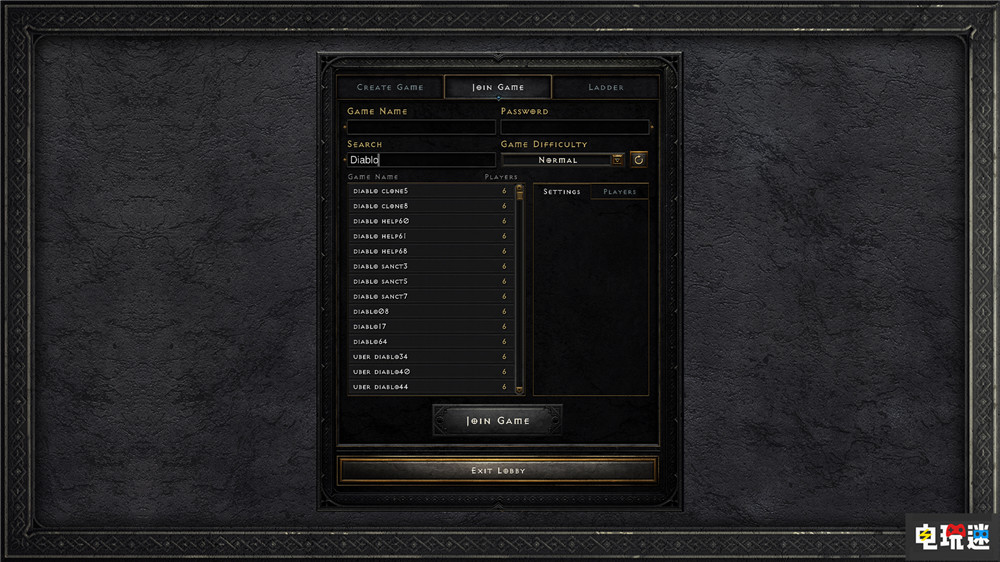
Task: Select the Diablo Clone8 game row
Action: (430, 206)
